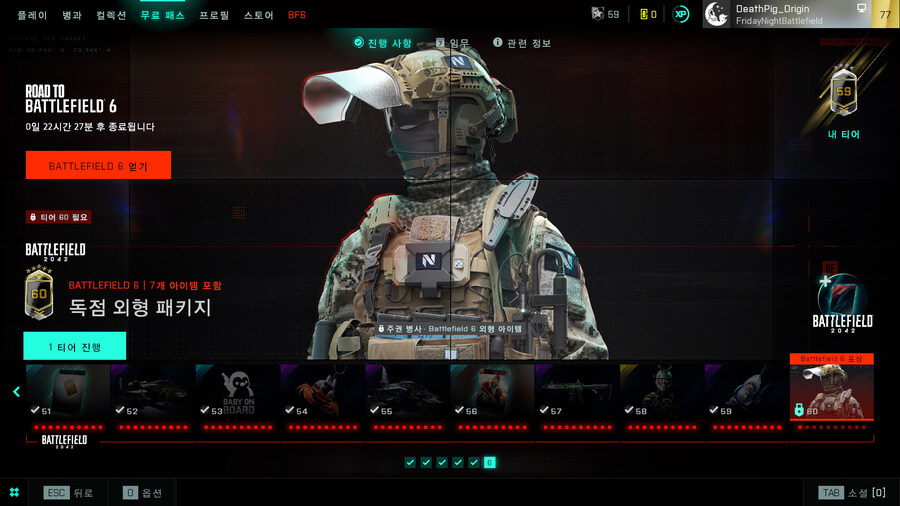Click the BATTLEFIELD 6 얻기 button
Image resolution: width=900 pixels, height=506 pixels.
tap(98, 166)
